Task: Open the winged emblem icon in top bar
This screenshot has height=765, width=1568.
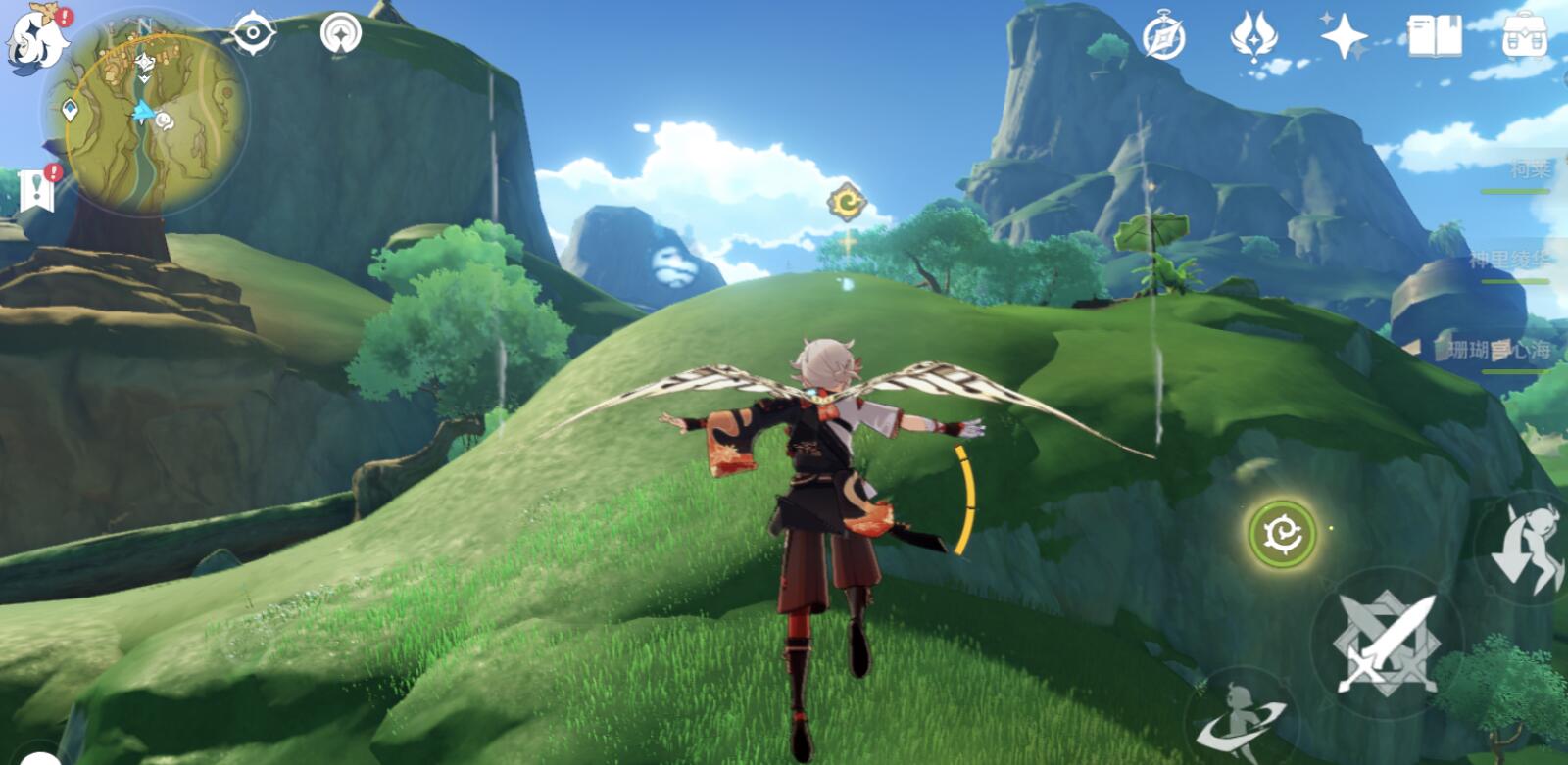Action: [1252, 37]
